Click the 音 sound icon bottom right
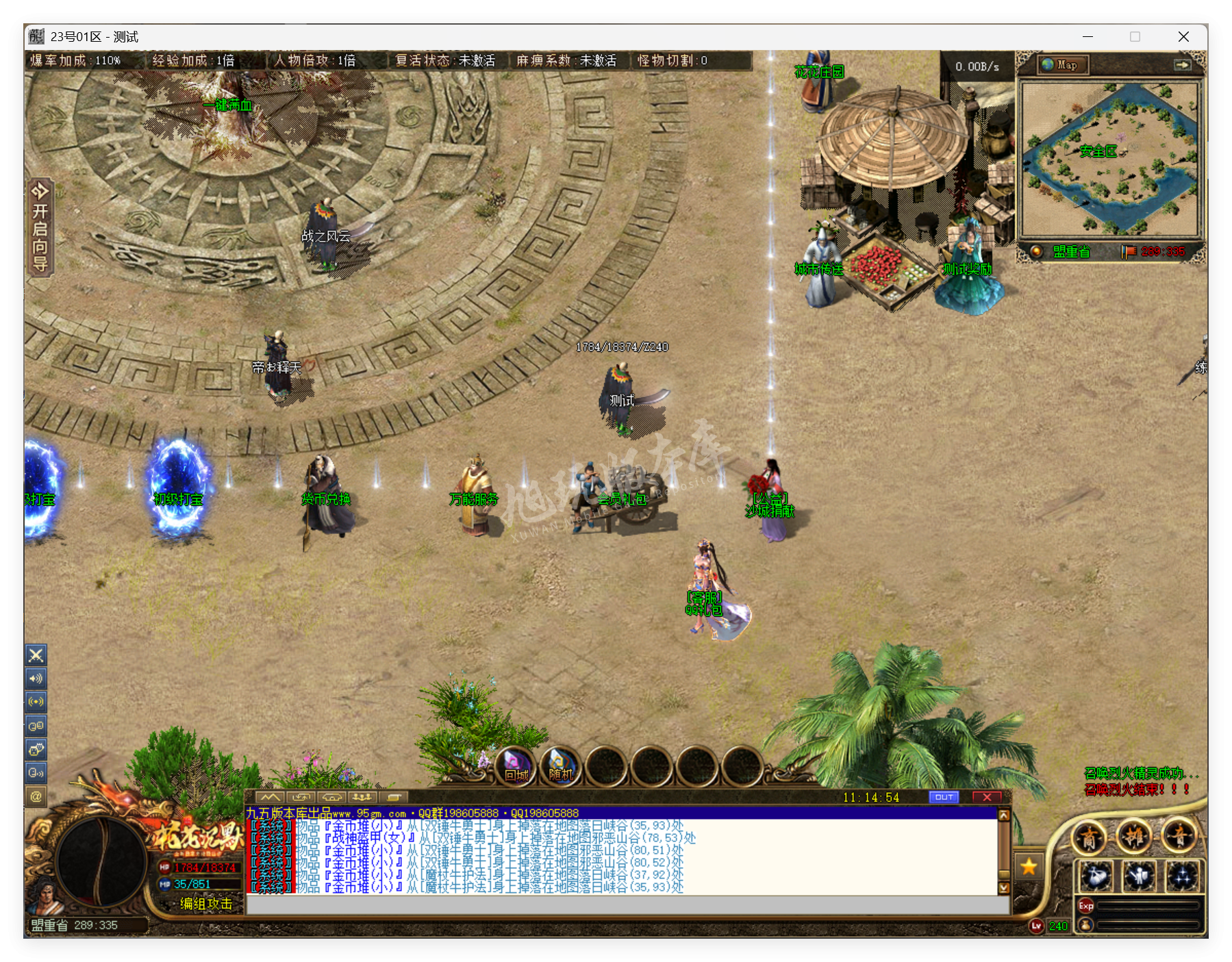The height and width of the screenshot is (962, 1232). click(1179, 837)
